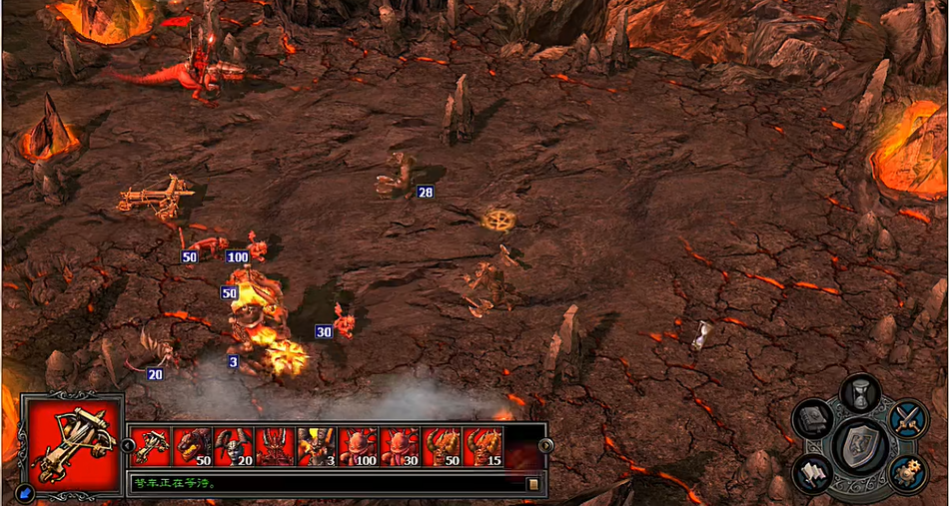Pick the horned demon stack of 15
Viewport: 949px width, 506px height.
pos(483,446)
